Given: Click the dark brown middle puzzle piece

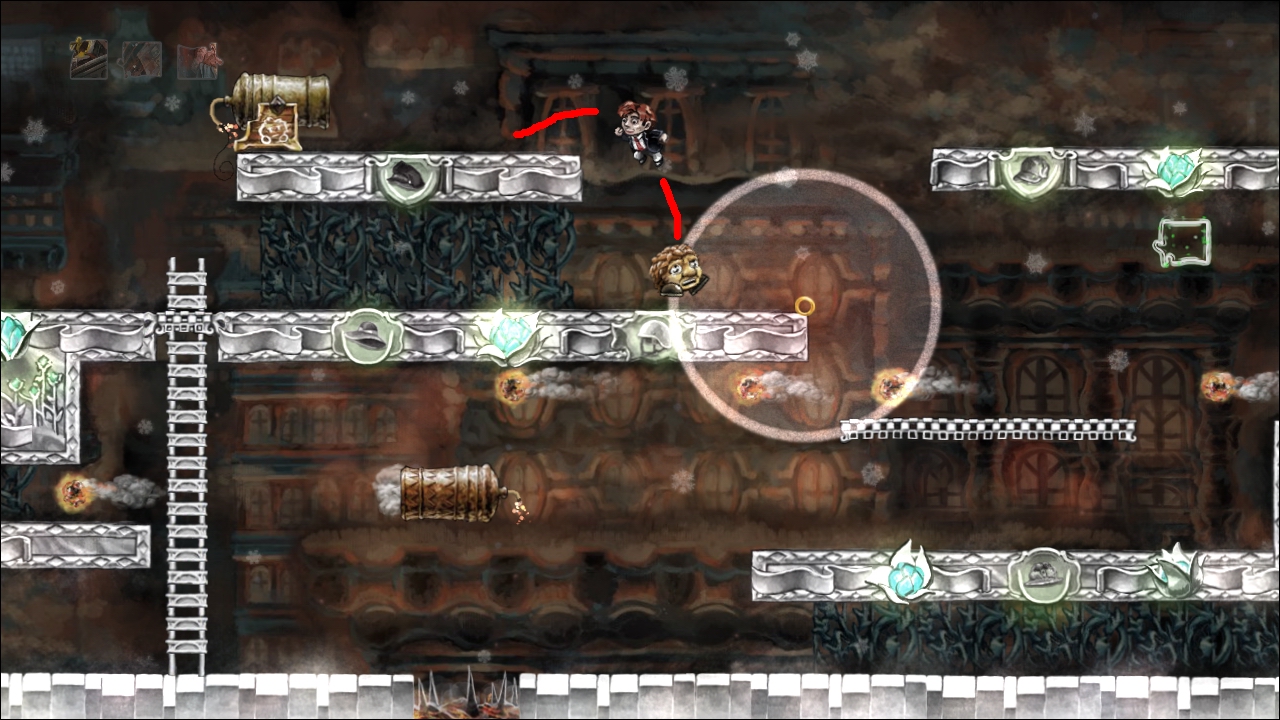Looking at the screenshot, I should click(142, 60).
